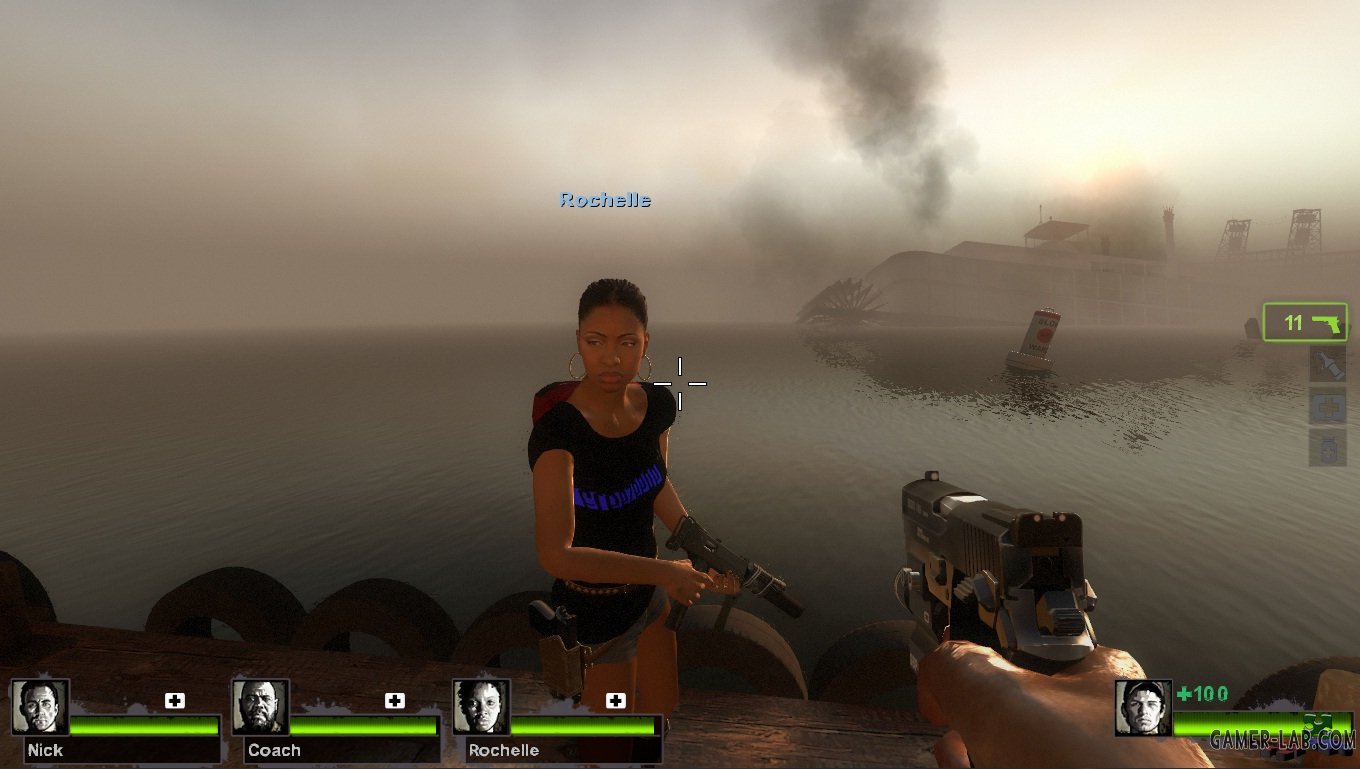This screenshot has width=1360, height=769.
Task: Select the first aid kit slot
Action: tap(1328, 406)
